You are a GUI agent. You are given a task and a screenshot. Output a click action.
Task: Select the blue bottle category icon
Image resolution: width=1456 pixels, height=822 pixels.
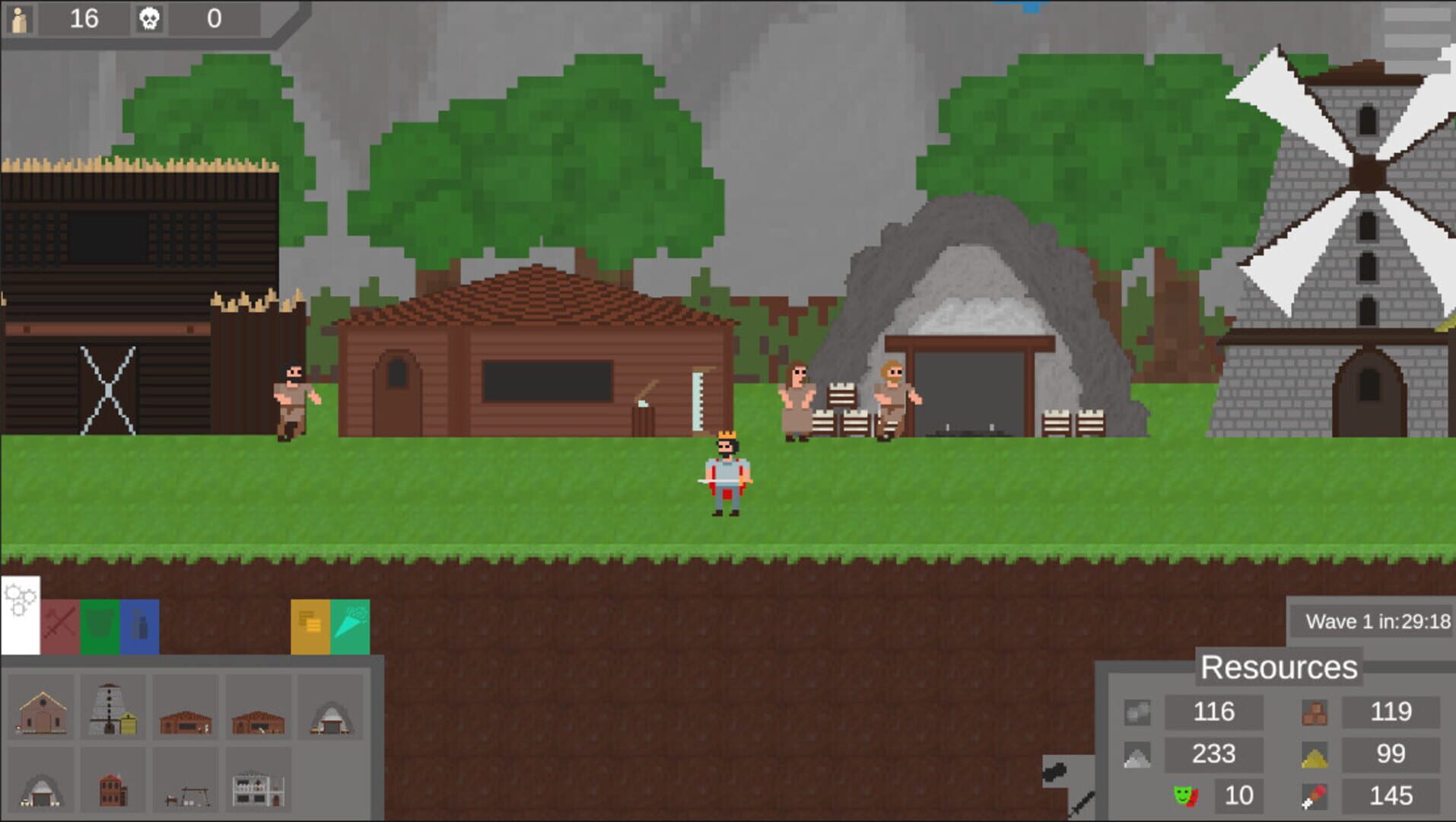click(138, 624)
